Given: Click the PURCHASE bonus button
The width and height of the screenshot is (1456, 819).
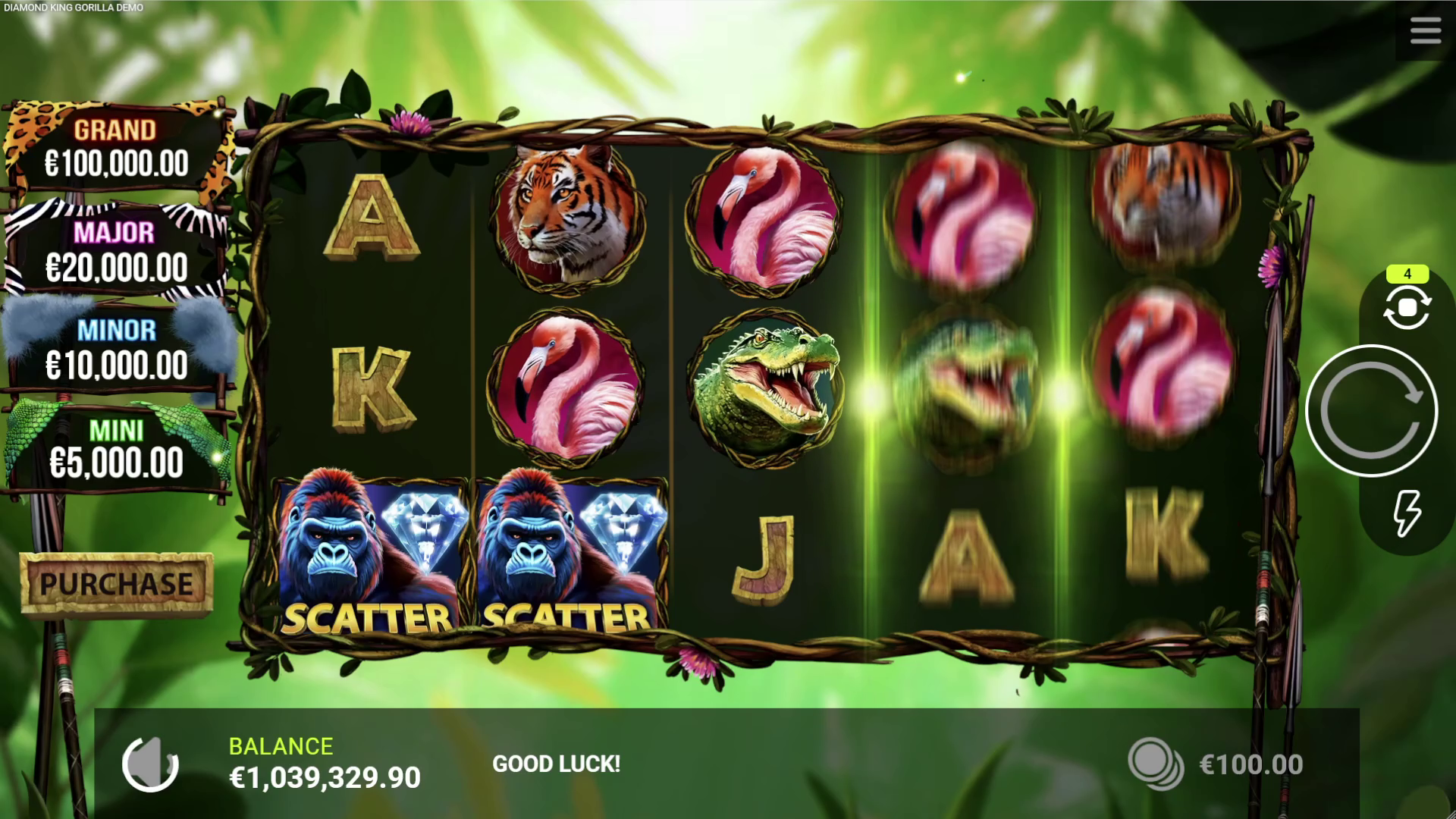Looking at the screenshot, I should tap(116, 583).
